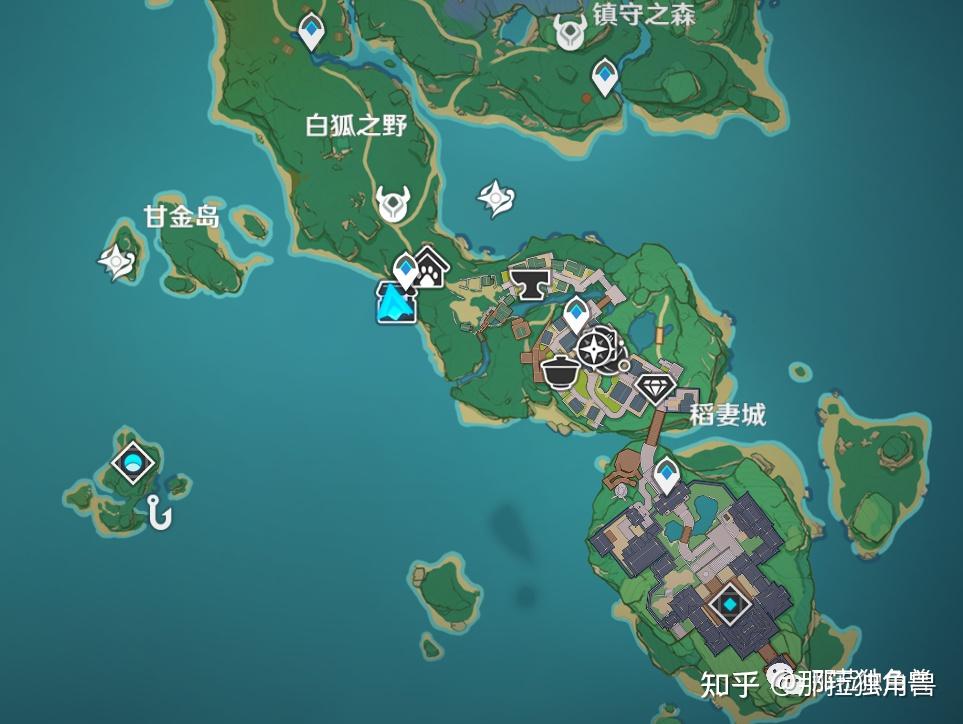Click the compass star quest marker

point(595,349)
